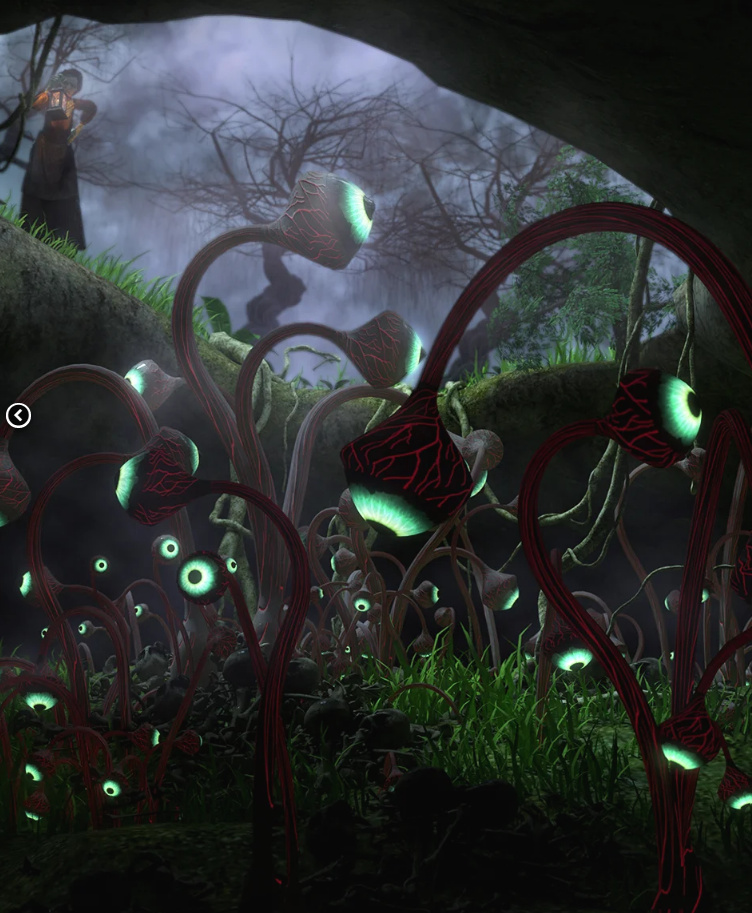Screen dimensions: 752x913
Task: Go to the previous image with left arrow
Action: pos(18,415)
